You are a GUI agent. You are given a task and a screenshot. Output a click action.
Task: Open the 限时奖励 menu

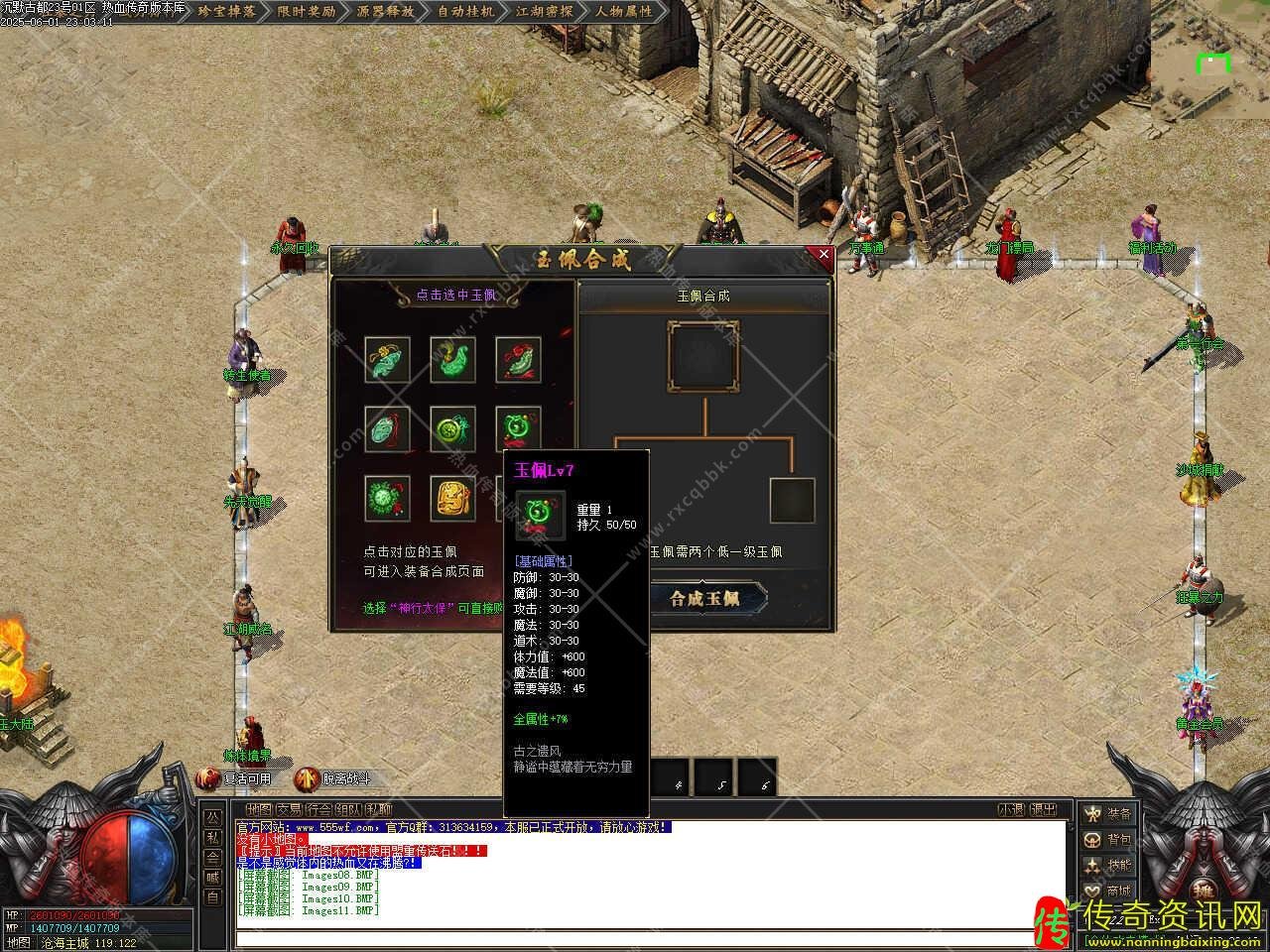307,12
